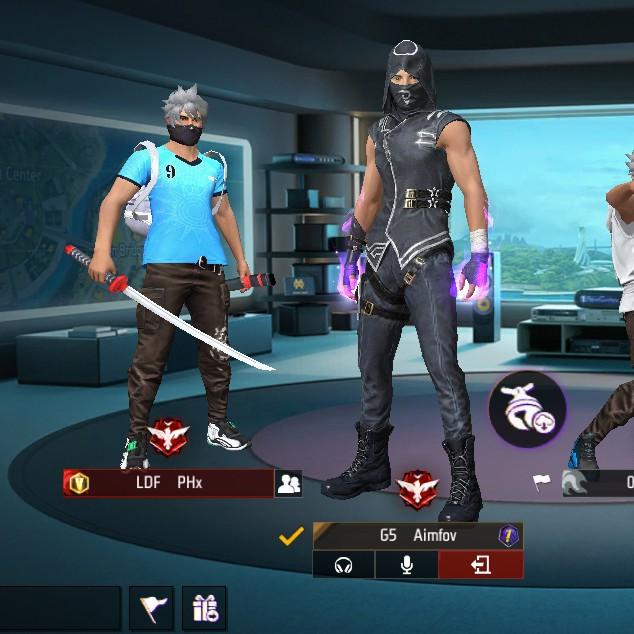Toggle the headphones speaker button
The height and width of the screenshot is (634, 634).
click(x=344, y=566)
